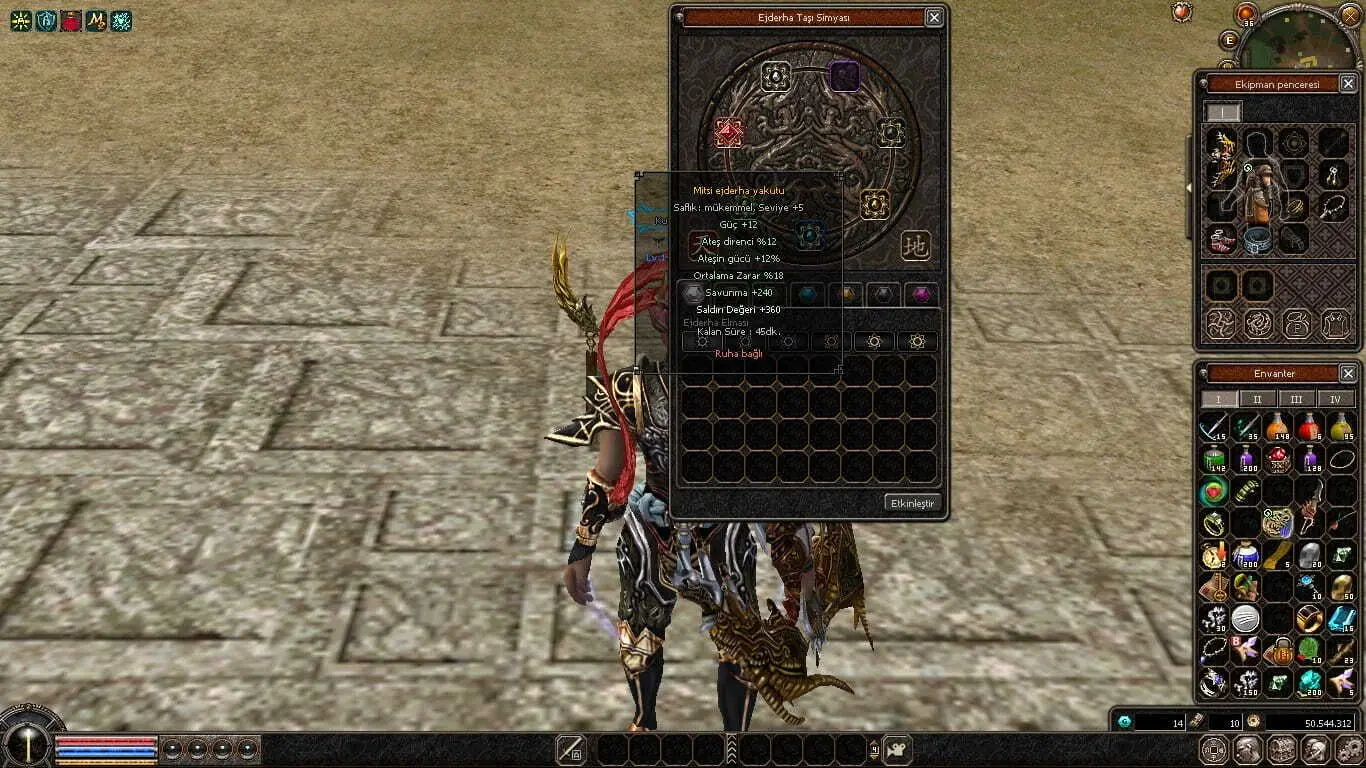
Task: Close the Envanter window
Action: [1347, 373]
